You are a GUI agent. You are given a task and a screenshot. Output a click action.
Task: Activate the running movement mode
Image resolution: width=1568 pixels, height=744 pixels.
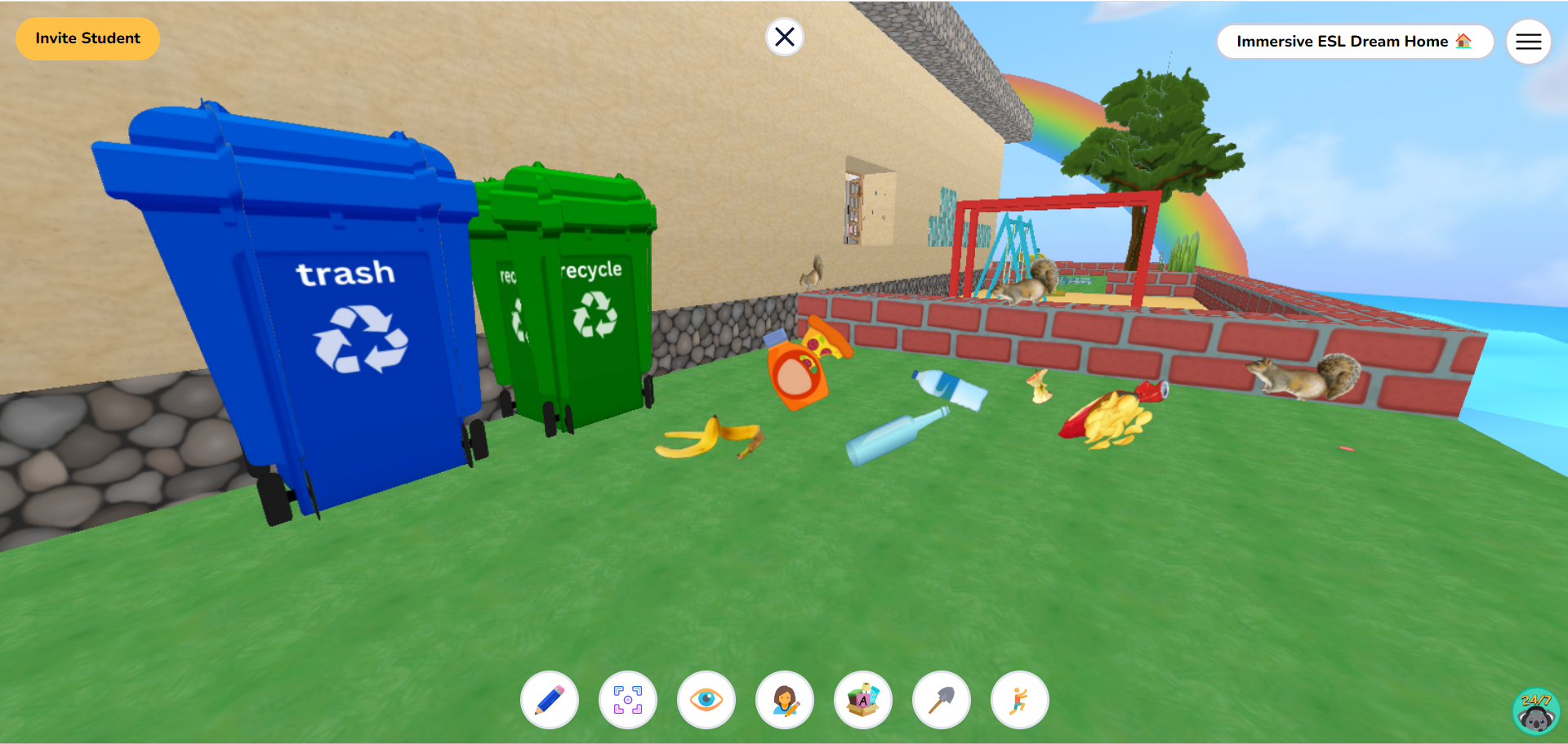pyautogui.click(x=1020, y=700)
